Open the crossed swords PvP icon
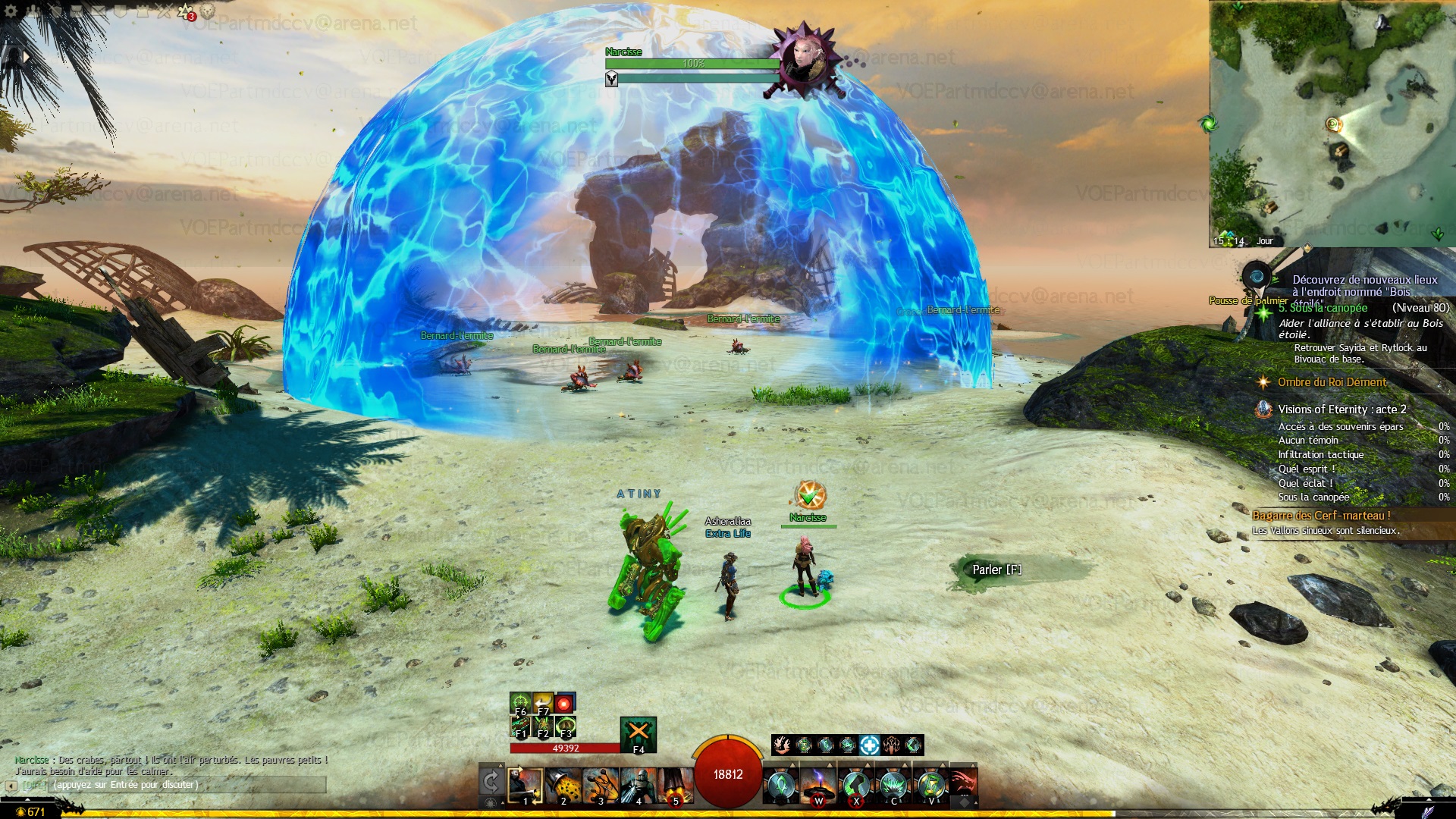The width and height of the screenshot is (1456, 819). pos(165,11)
